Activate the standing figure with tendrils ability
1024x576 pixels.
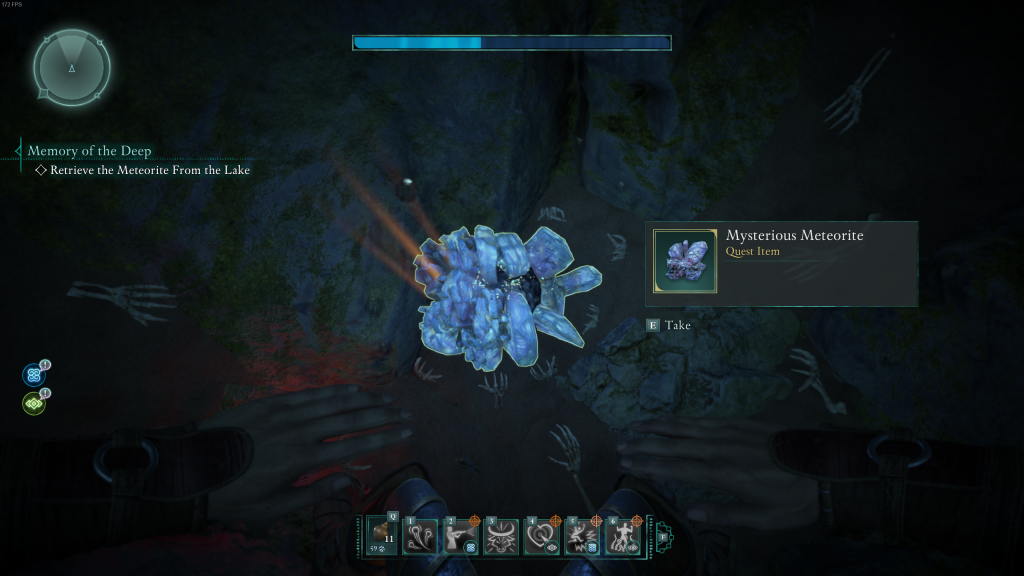622,537
